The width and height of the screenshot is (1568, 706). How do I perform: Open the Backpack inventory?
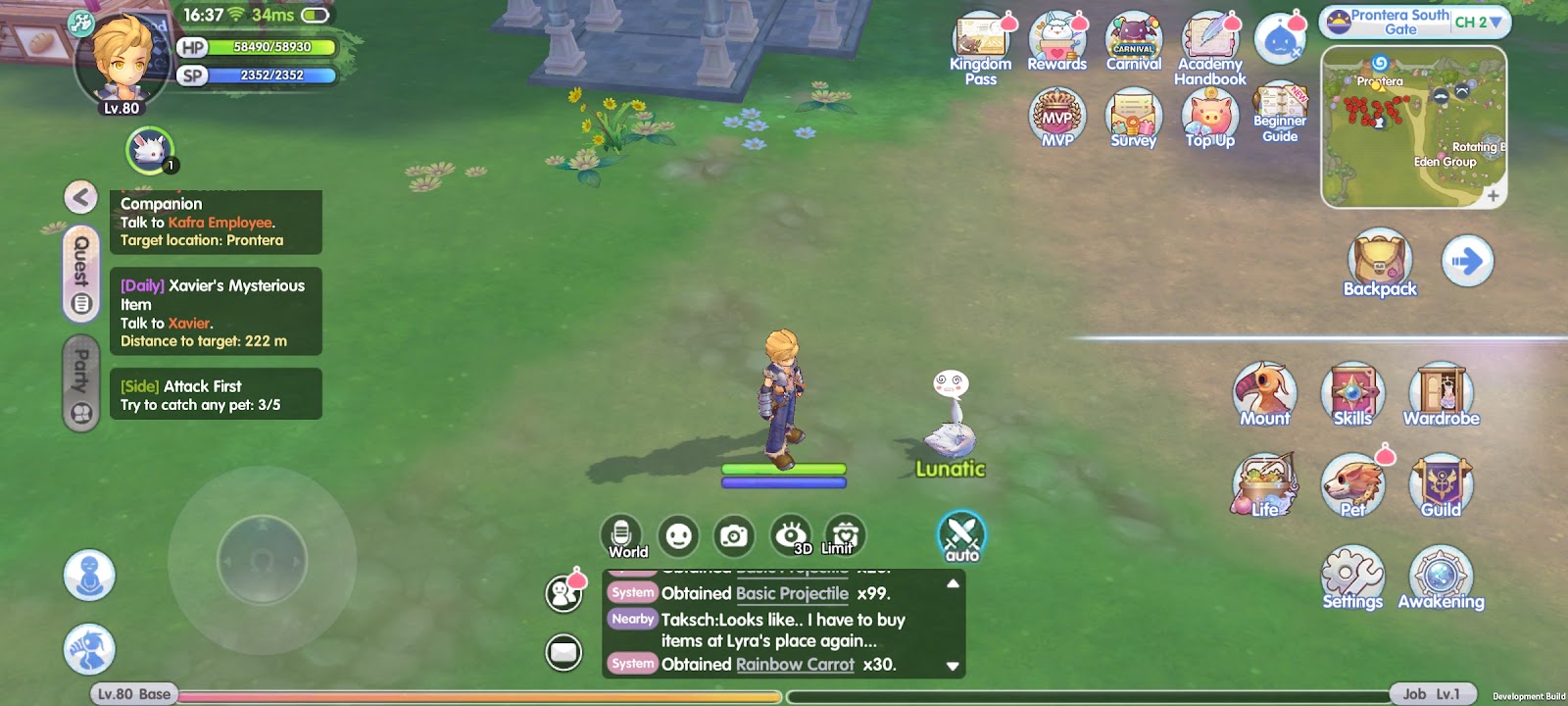(x=1380, y=262)
